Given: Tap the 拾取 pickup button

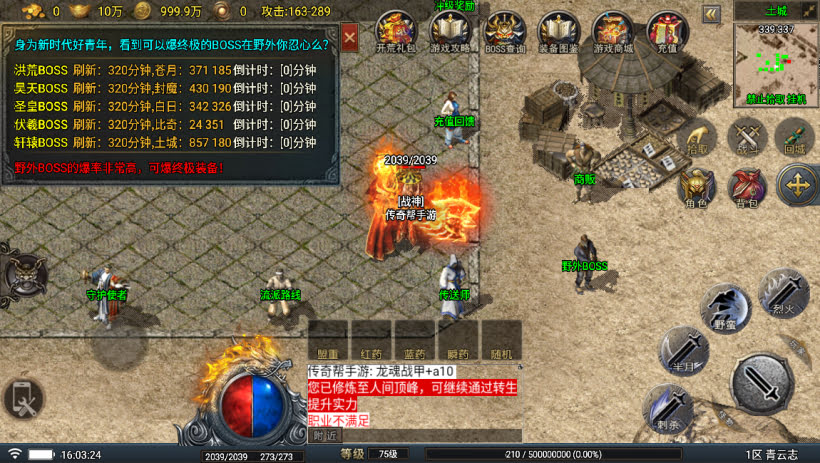Looking at the screenshot, I should point(696,138).
